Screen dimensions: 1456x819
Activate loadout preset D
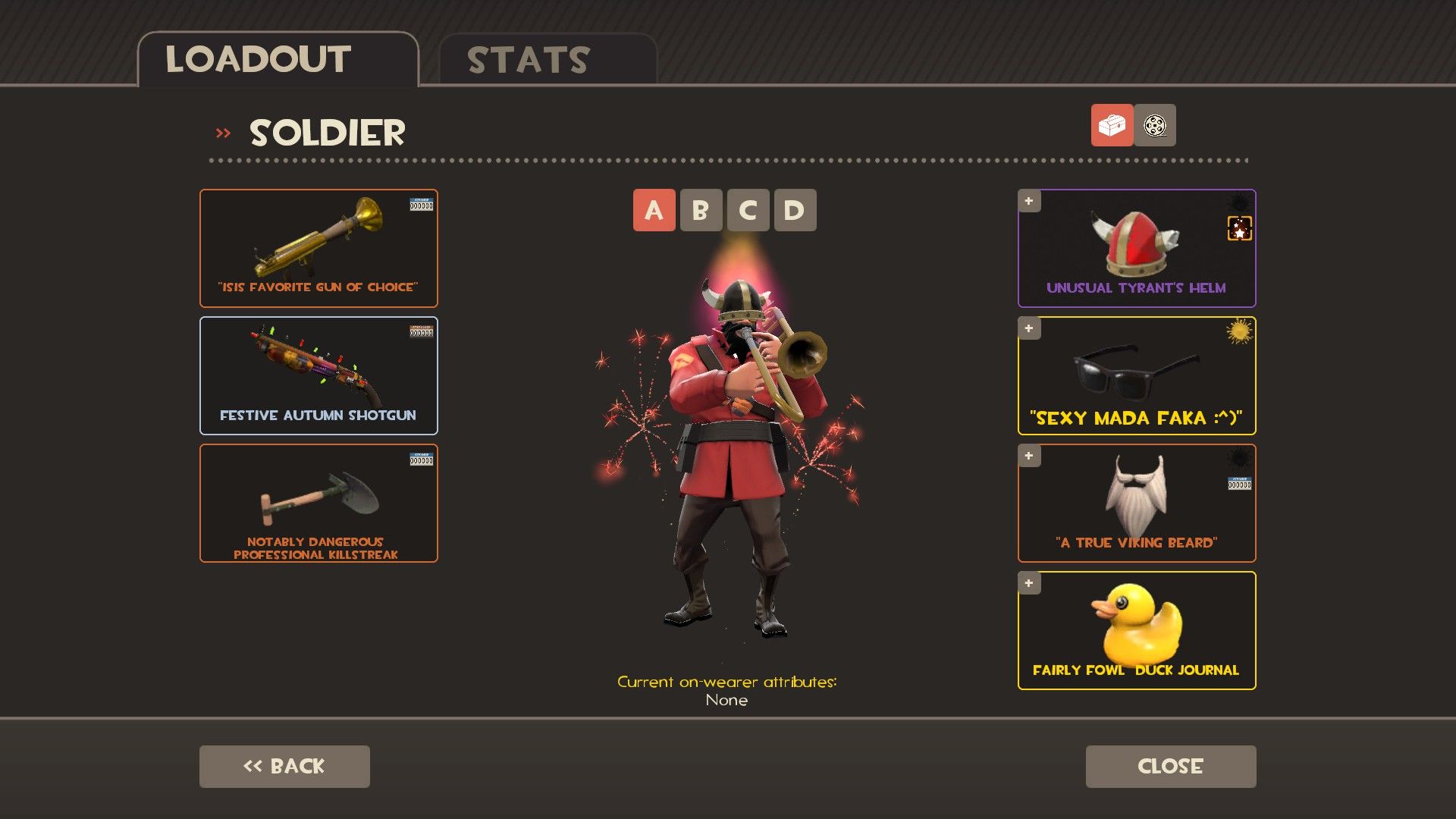pos(794,210)
